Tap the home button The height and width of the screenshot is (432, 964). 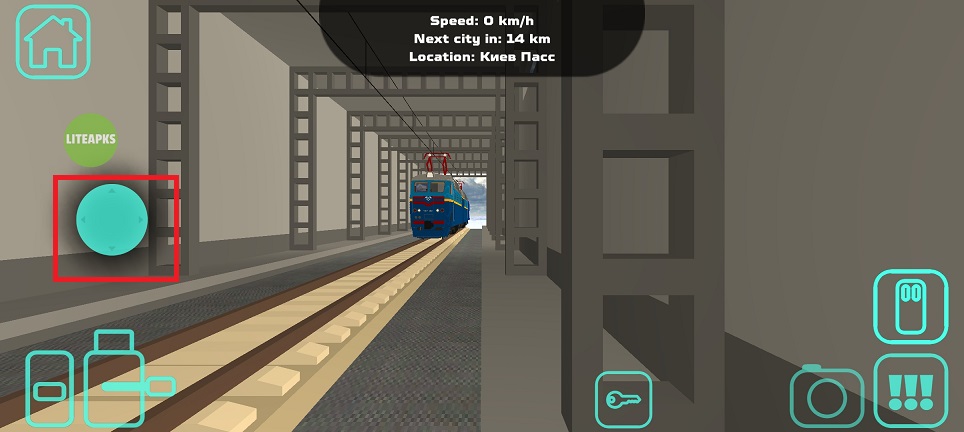tap(52, 41)
